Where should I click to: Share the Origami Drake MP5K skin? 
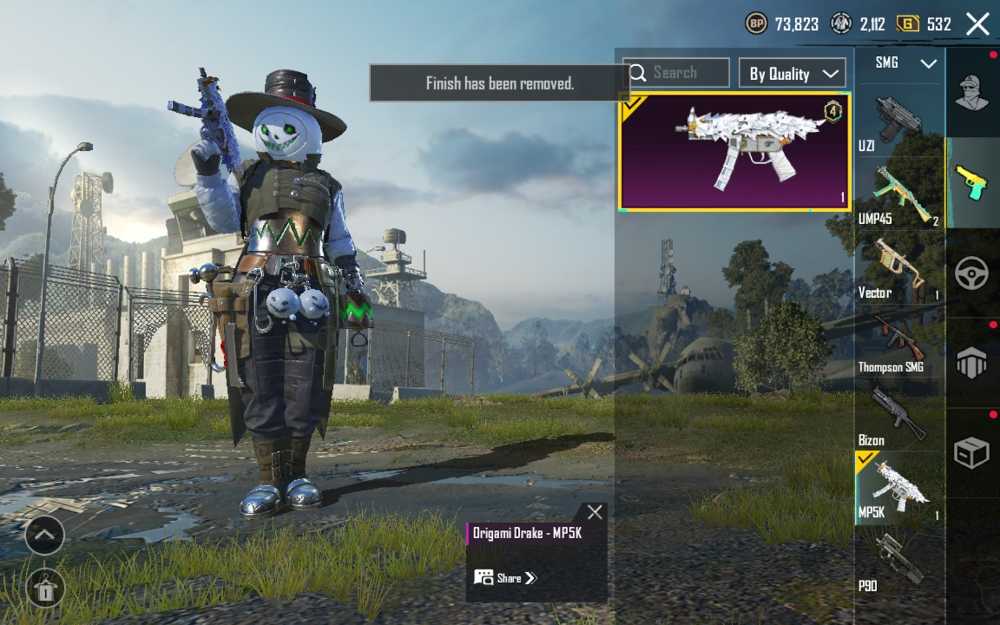(x=506, y=578)
